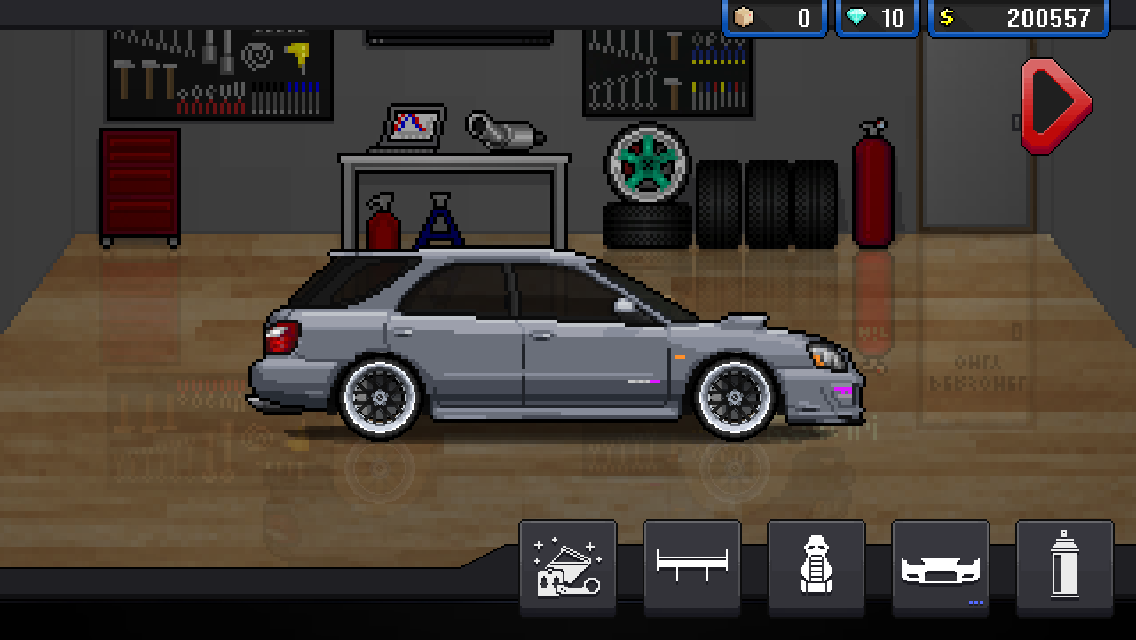Open the car wash and cleaning menu

click(x=568, y=567)
